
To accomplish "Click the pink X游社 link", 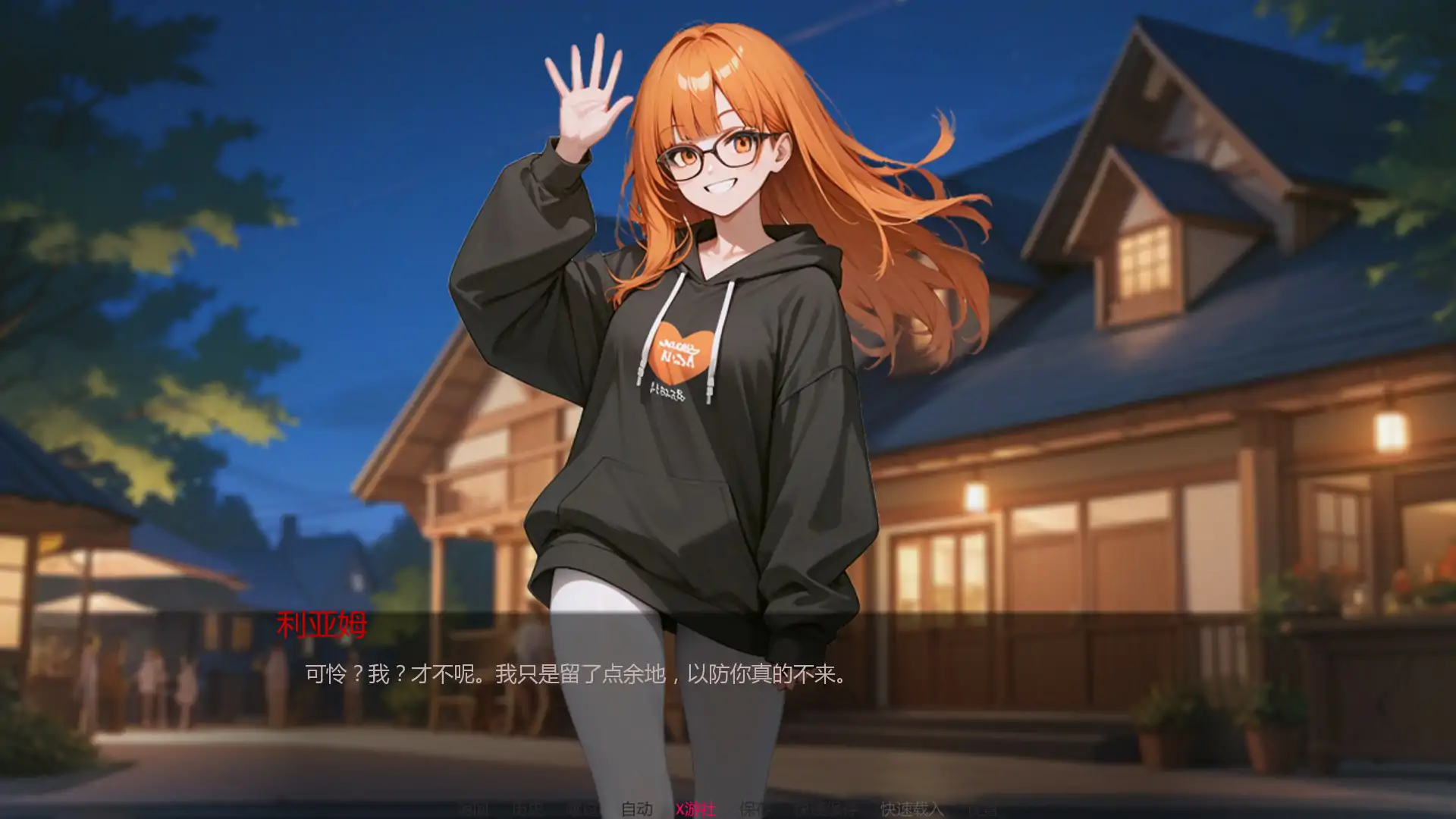I will 695,809.
